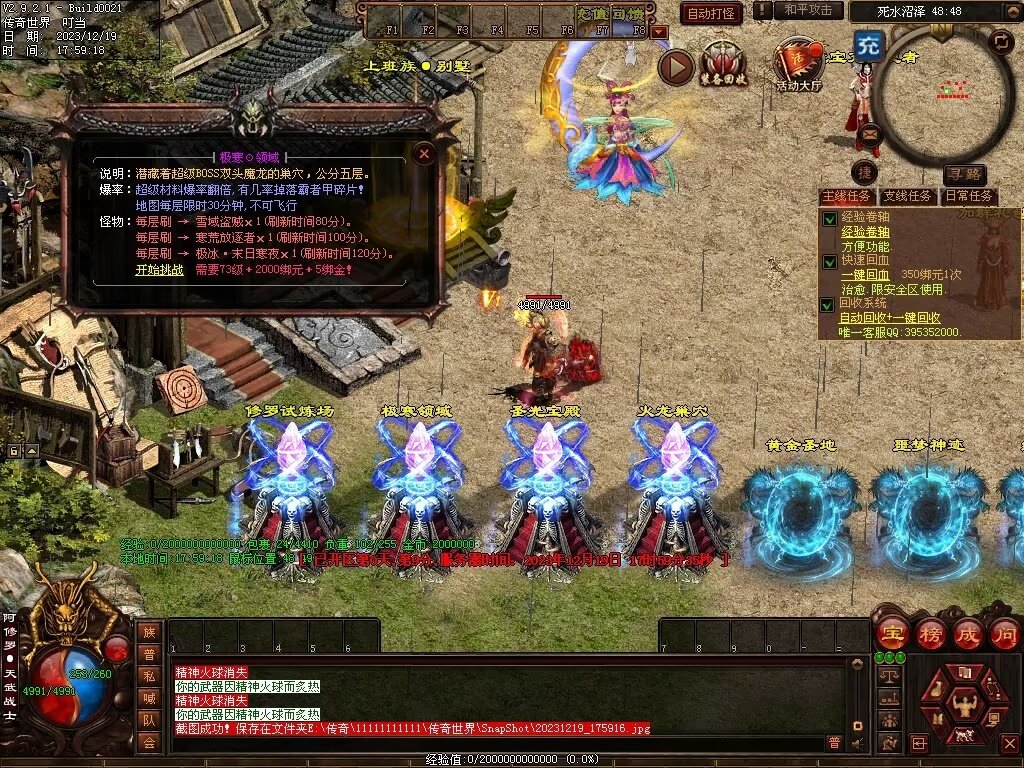
Task: Show the 榜 ranking board
Action: pyautogui.click(x=930, y=634)
